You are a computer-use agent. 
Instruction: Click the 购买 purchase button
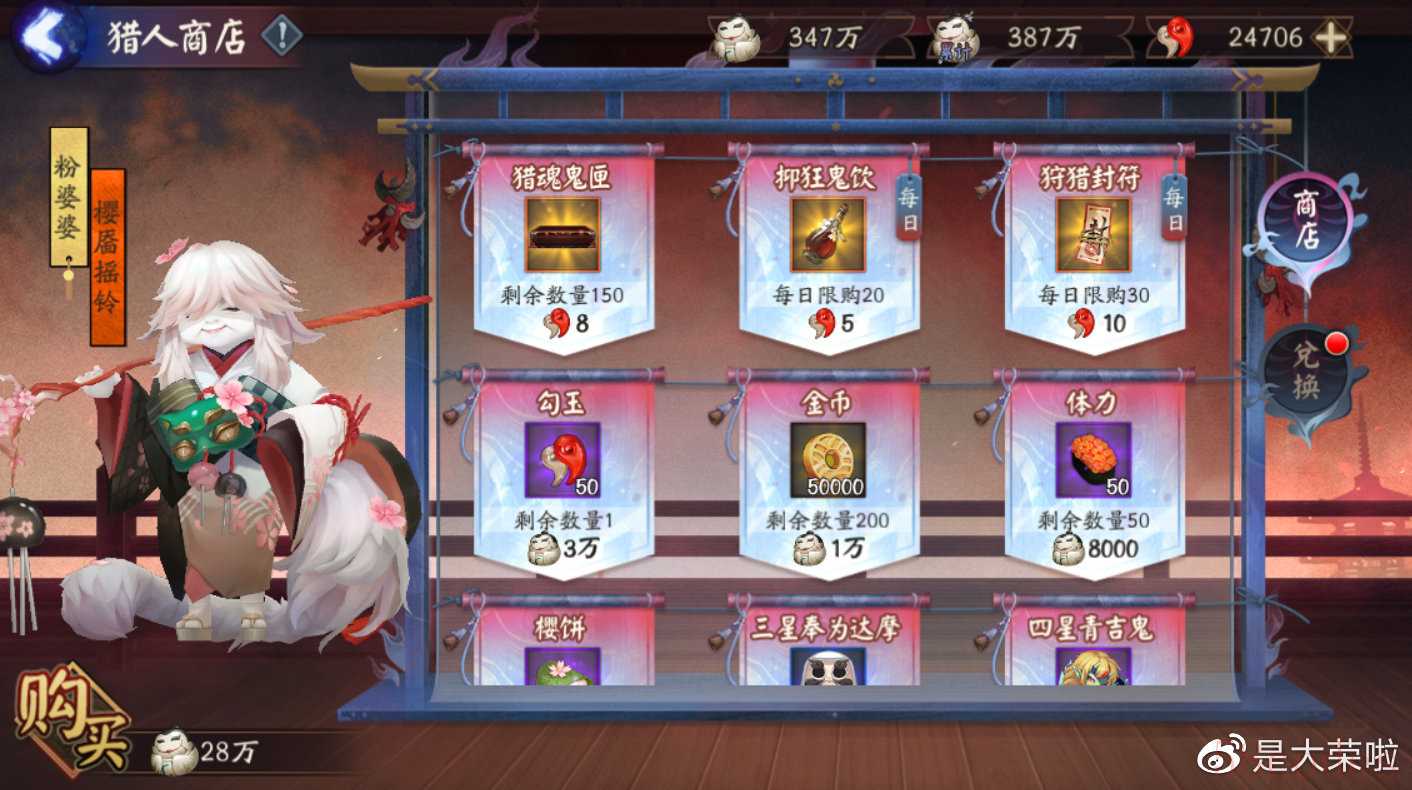[x=70, y=723]
